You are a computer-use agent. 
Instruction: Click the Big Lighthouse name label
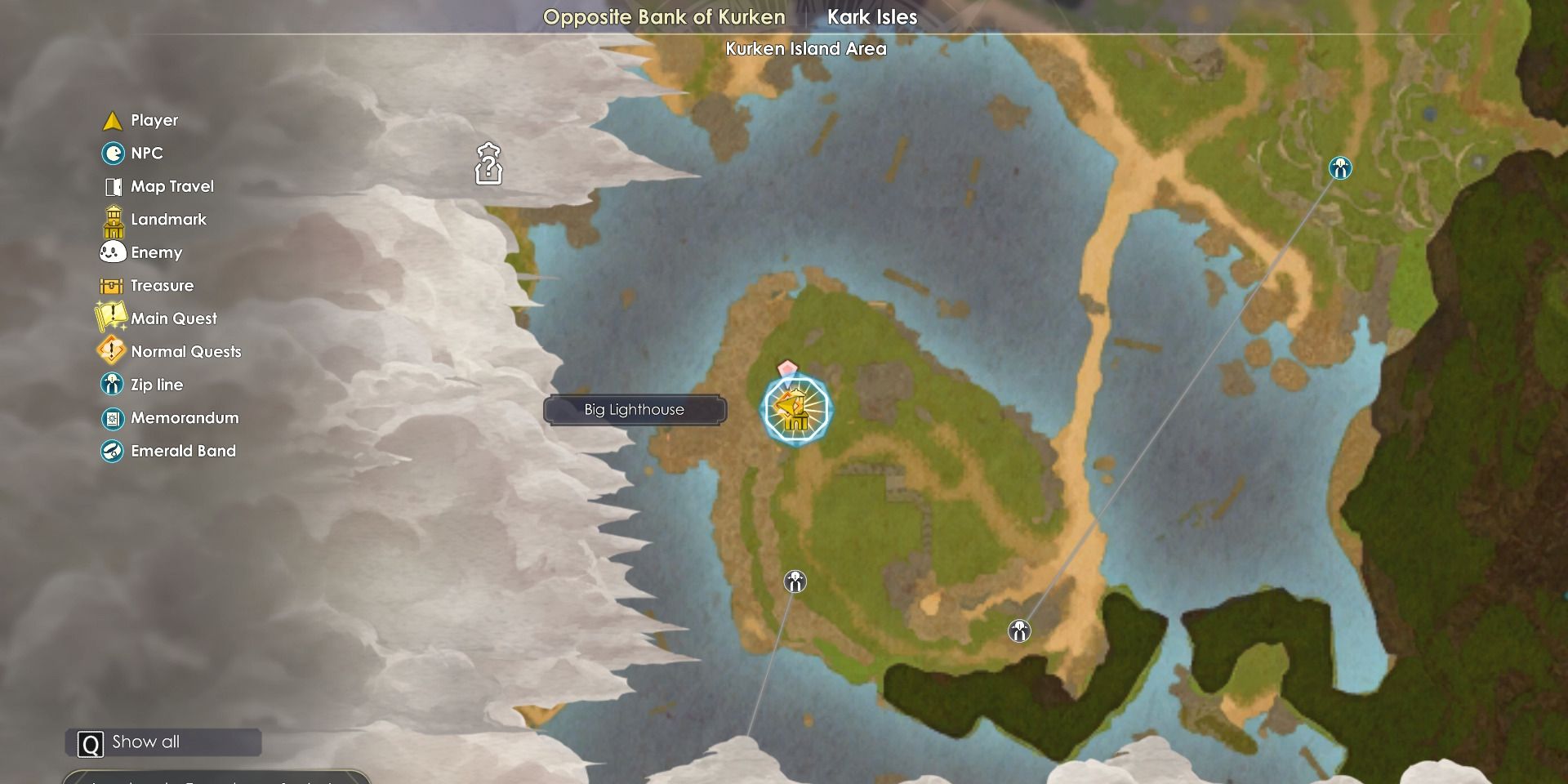636,409
